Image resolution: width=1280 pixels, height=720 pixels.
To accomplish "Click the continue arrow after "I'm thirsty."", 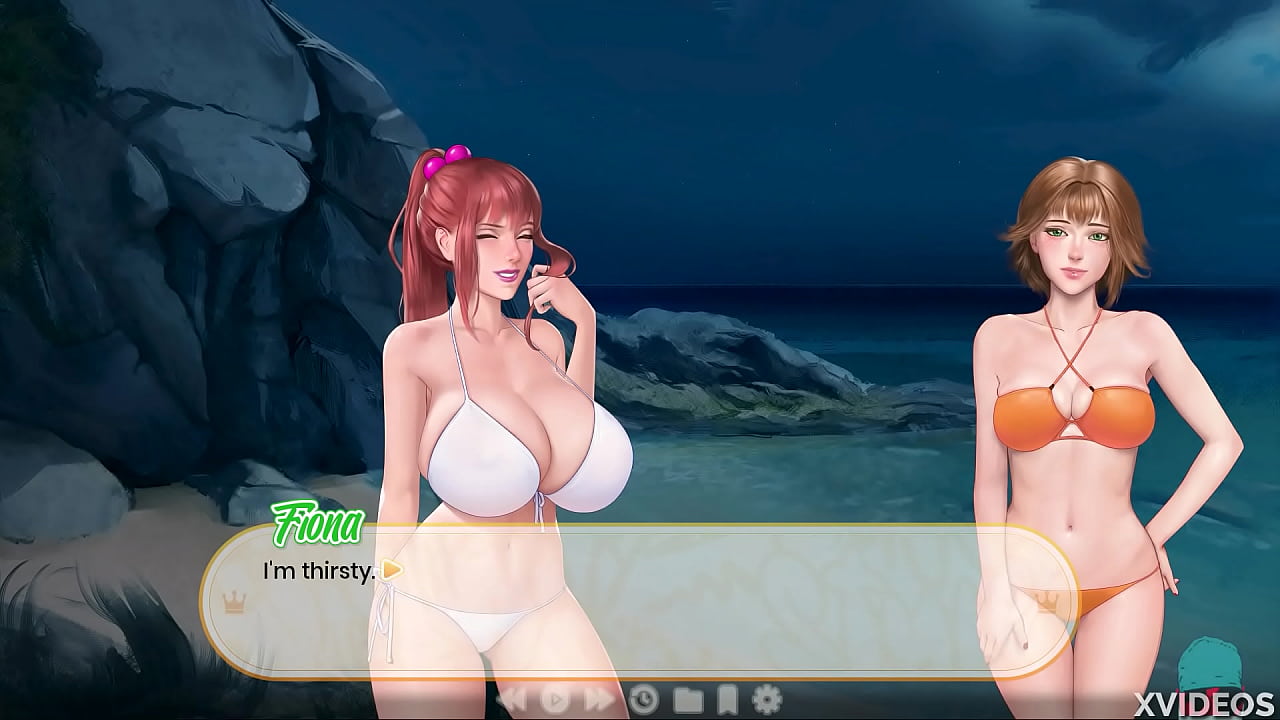I will click(390, 571).
